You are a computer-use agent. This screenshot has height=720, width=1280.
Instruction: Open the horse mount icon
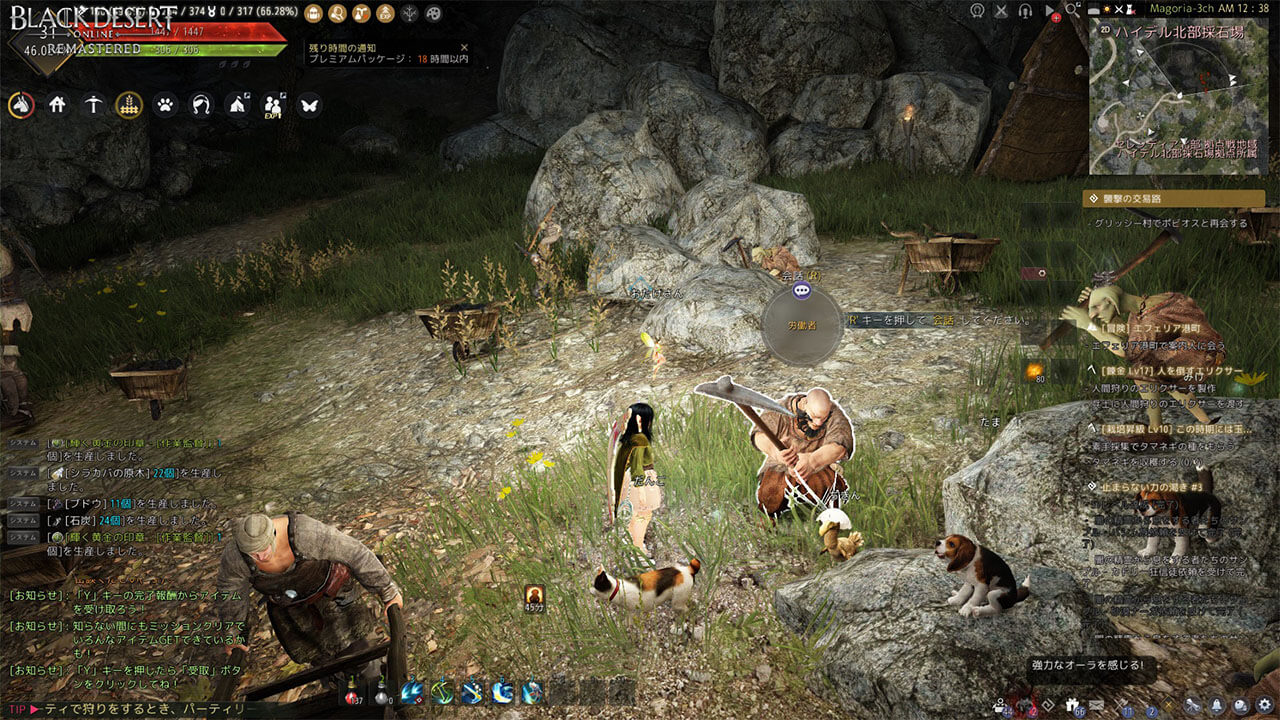point(21,104)
